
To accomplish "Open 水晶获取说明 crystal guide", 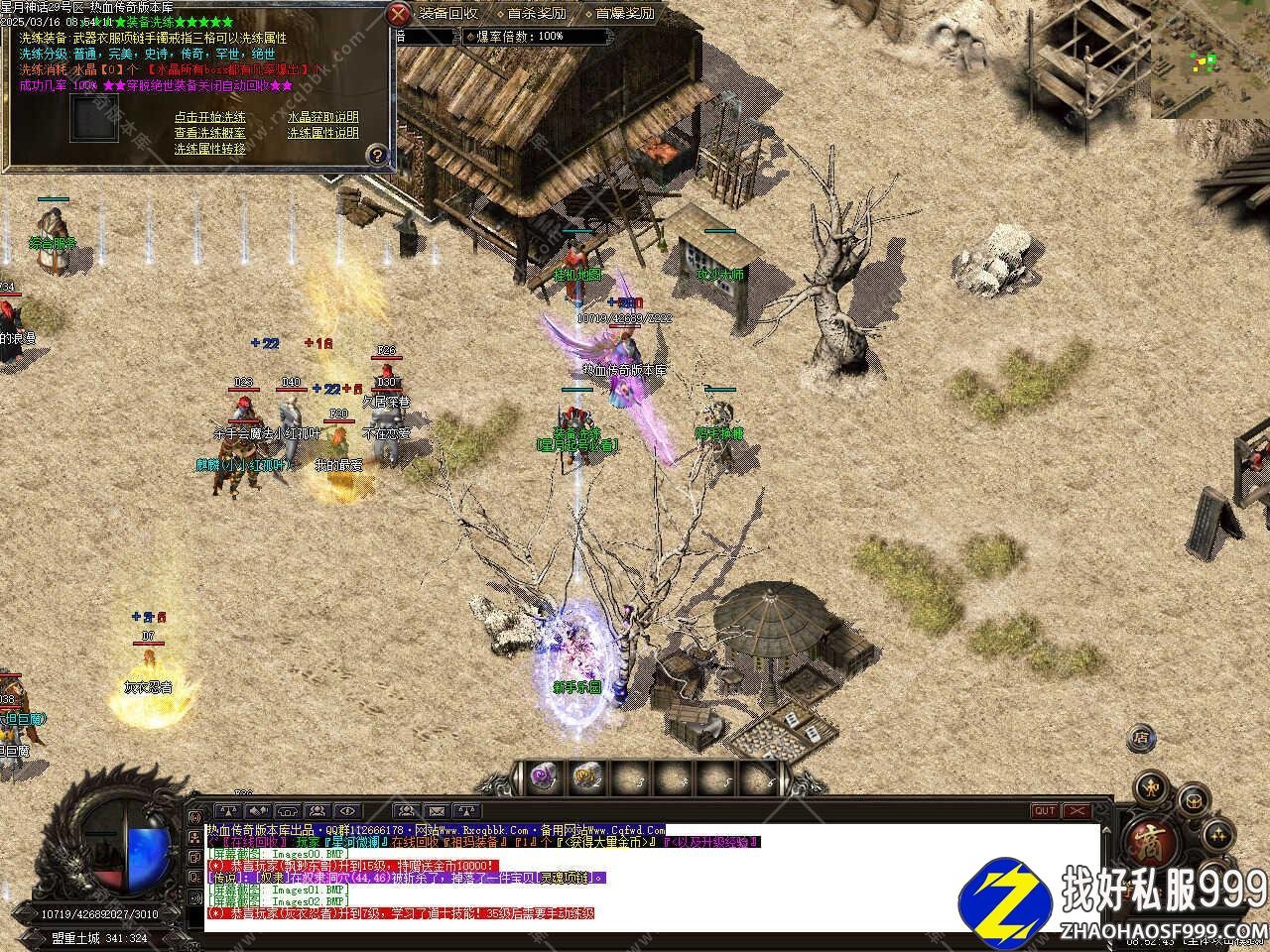I will pyautogui.click(x=322, y=117).
